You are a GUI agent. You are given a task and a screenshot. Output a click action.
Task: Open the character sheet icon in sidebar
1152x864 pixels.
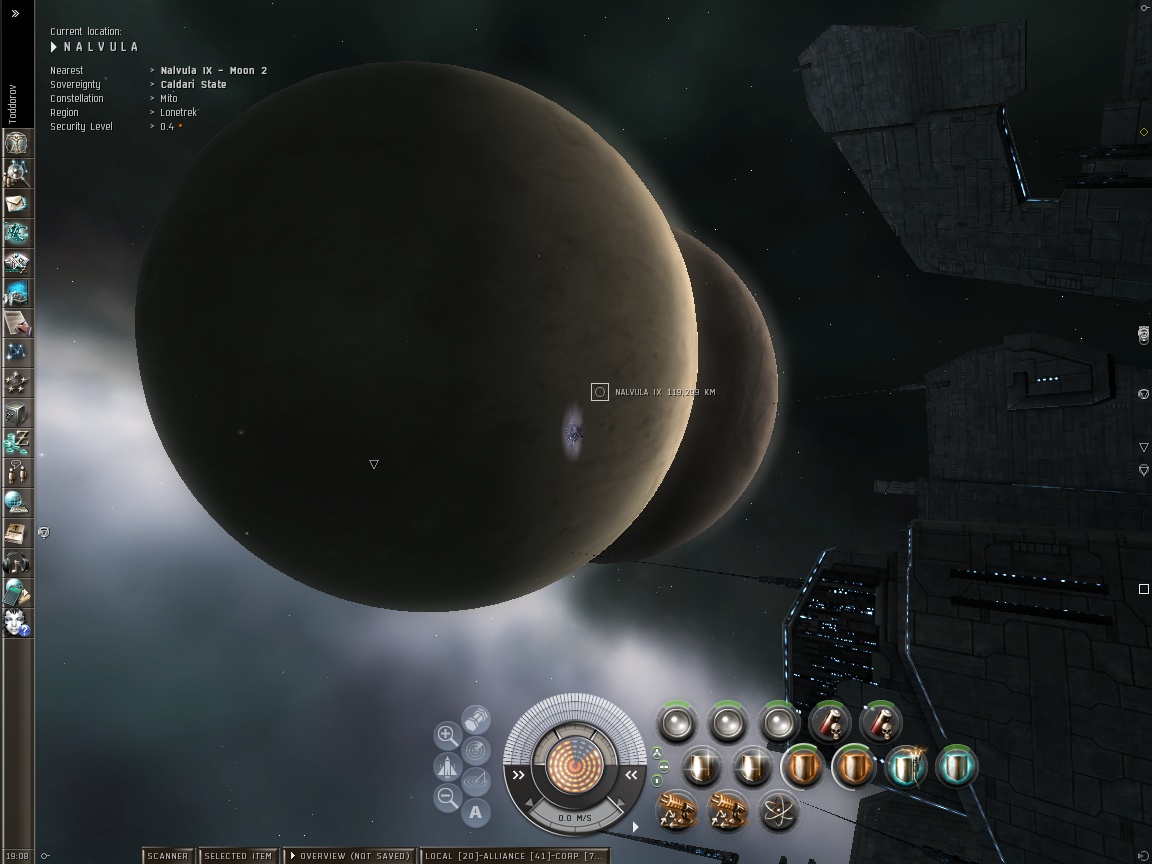(17, 143)
